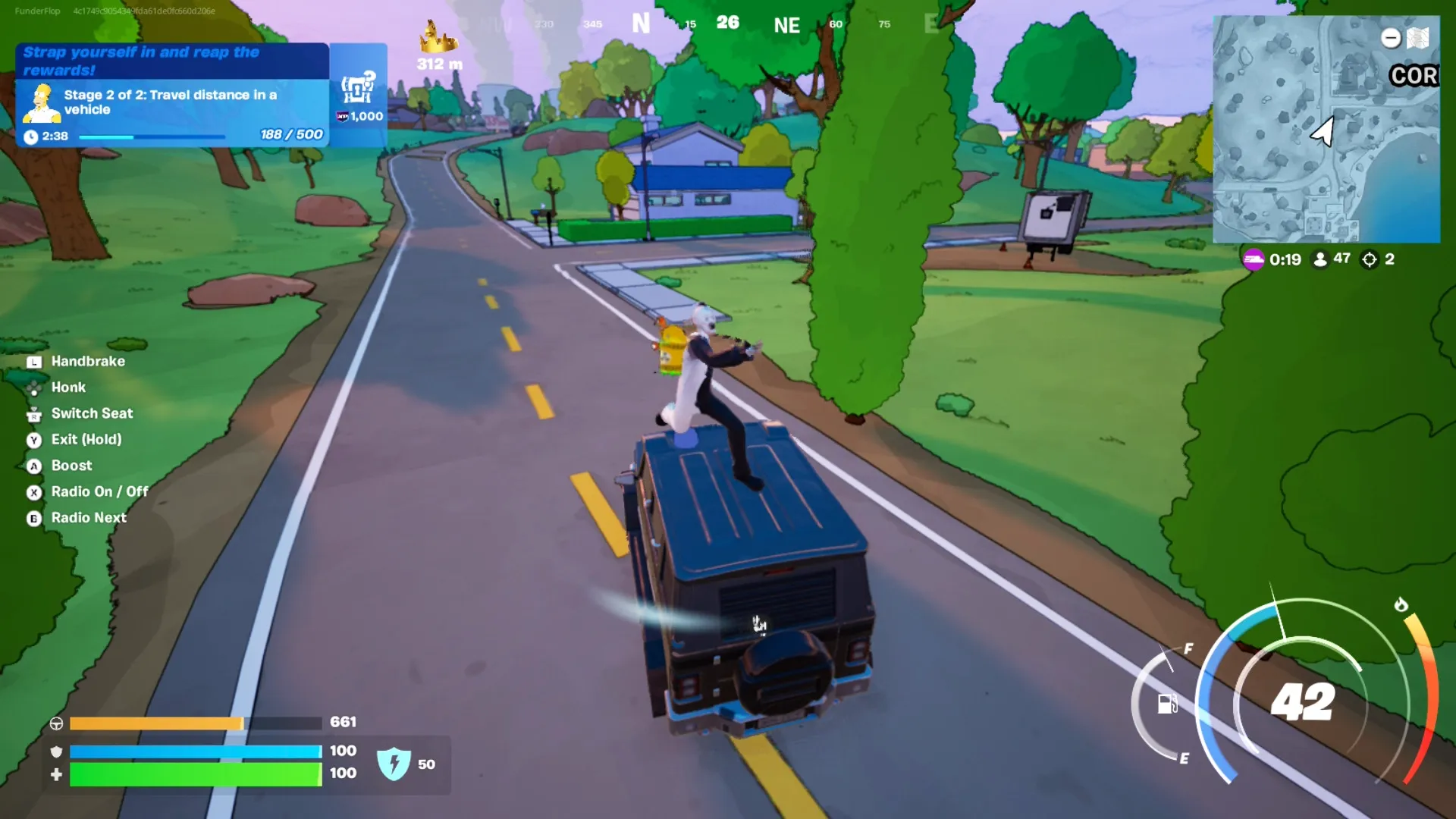Click the boost flame icon on speedometer
This screenshot has width=1456, height=819.
[1401, 604]
